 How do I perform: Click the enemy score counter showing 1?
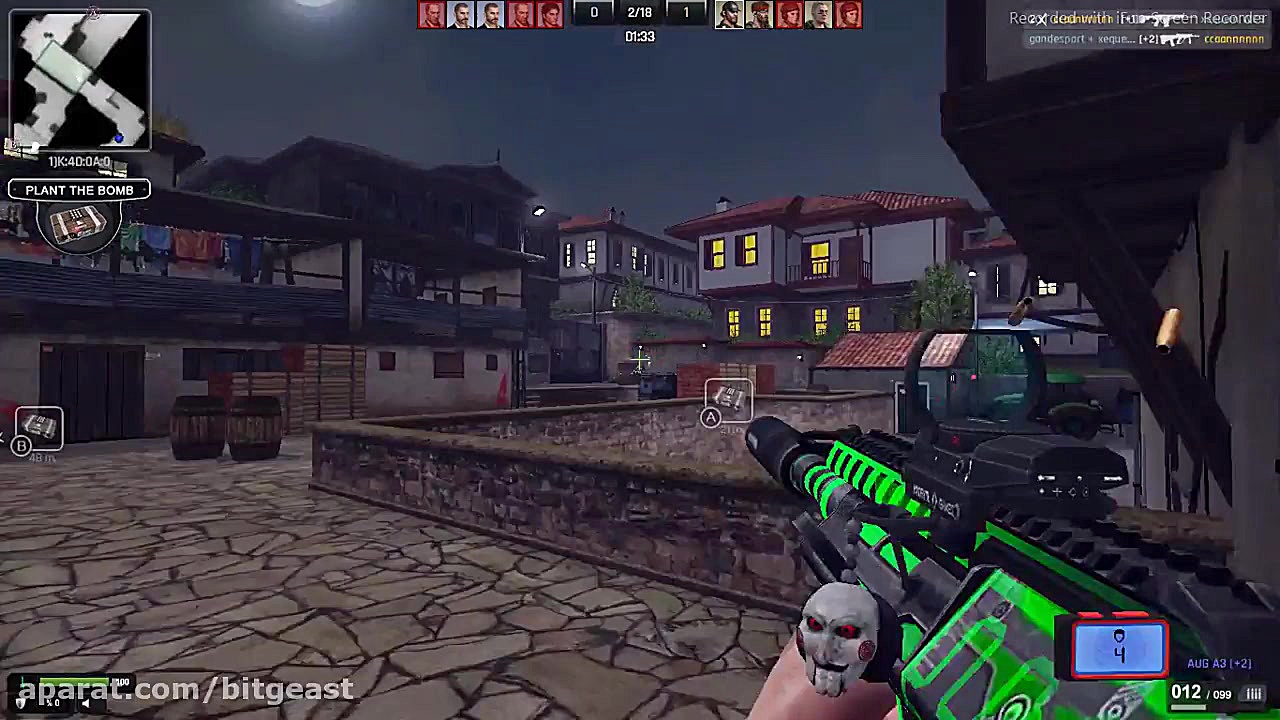[x=686, y=12]
